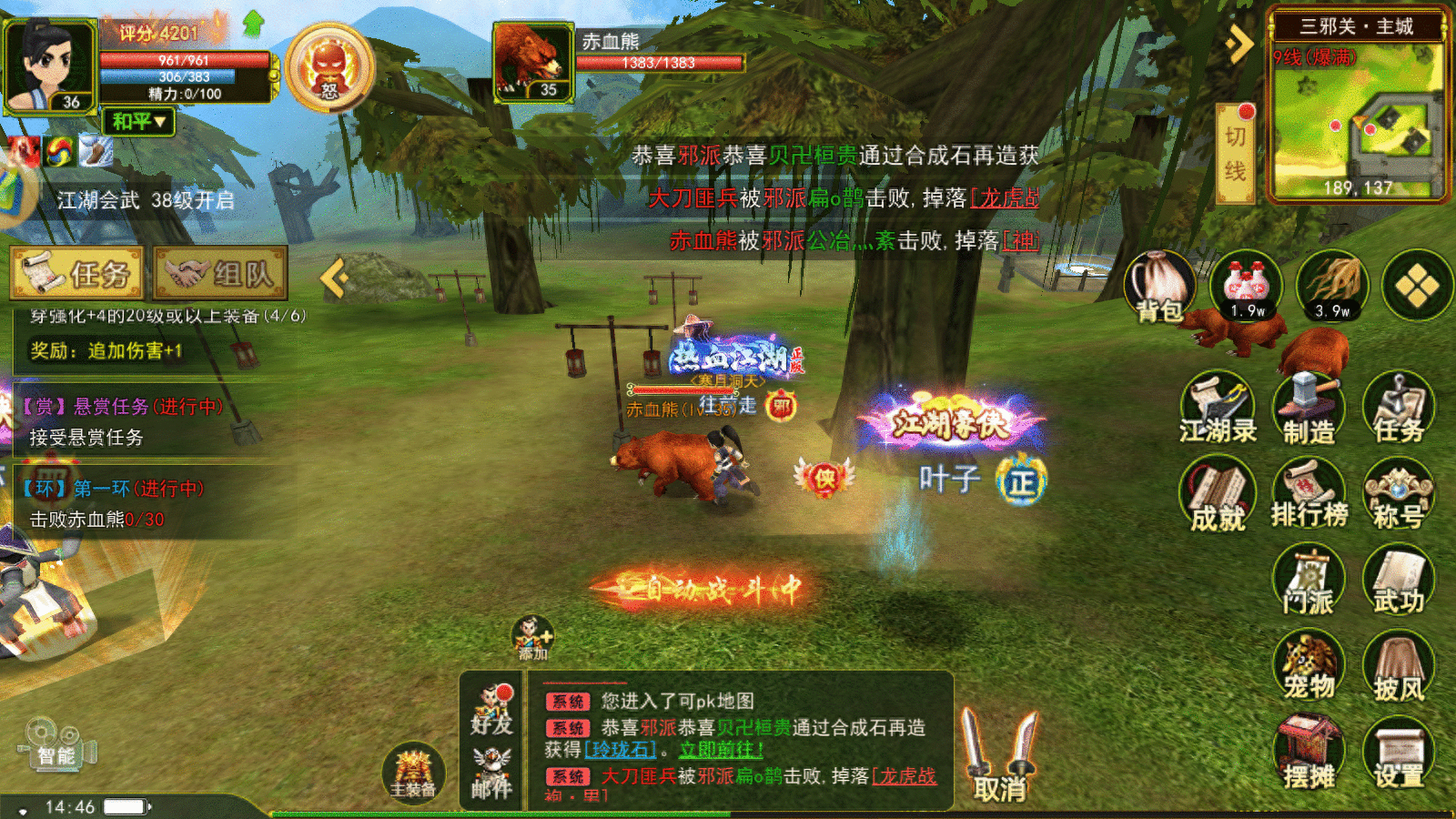Viewport: 1456px width, 819px height.
Task: Open the 邮件 mail inbox
Action: [491, 773]
